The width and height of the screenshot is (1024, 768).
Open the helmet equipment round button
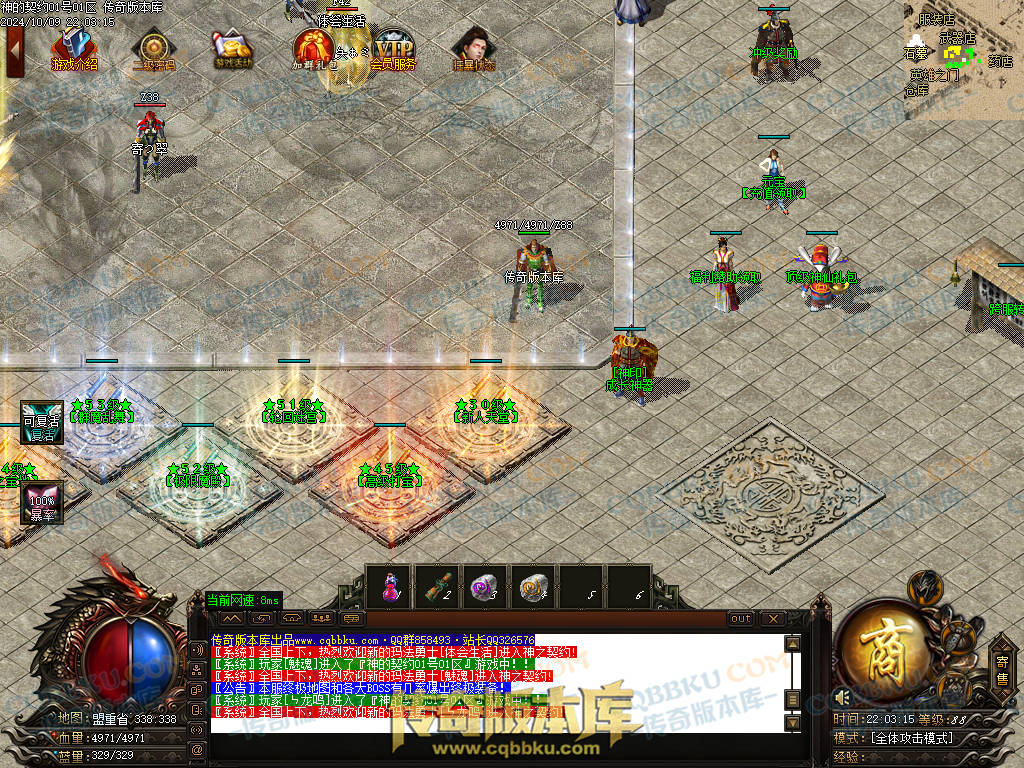(927, 587)
